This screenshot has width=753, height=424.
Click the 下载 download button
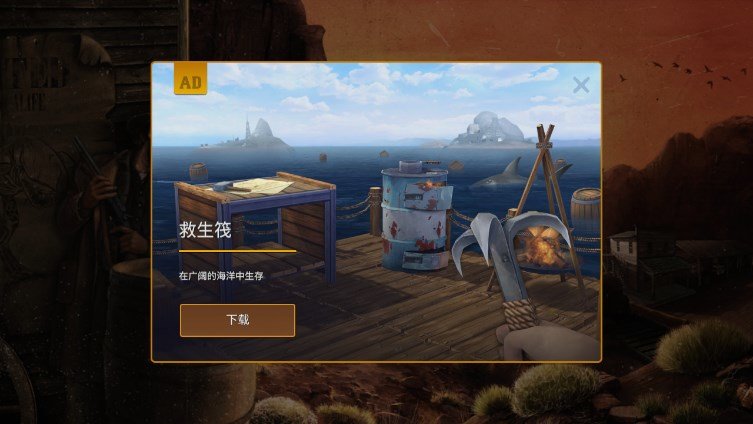point(237,320)
